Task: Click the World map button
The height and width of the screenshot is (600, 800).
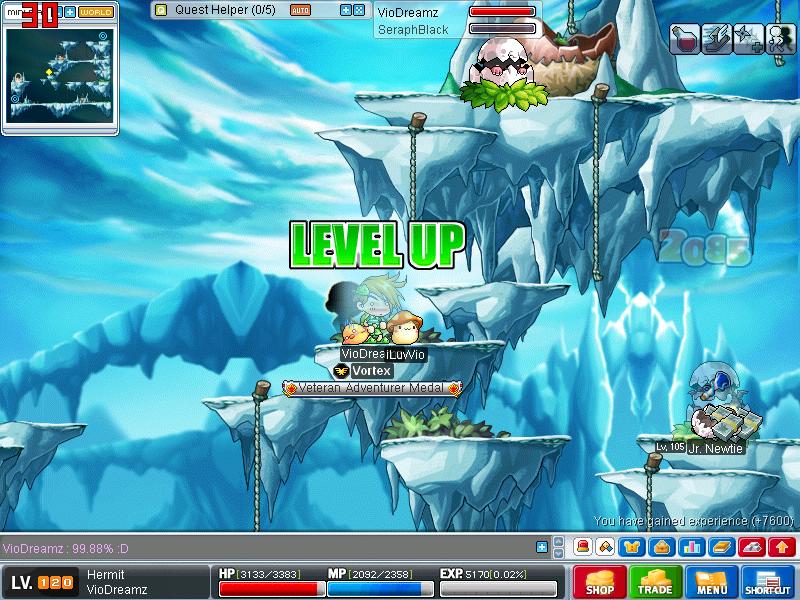Action: tap(96, 12)
